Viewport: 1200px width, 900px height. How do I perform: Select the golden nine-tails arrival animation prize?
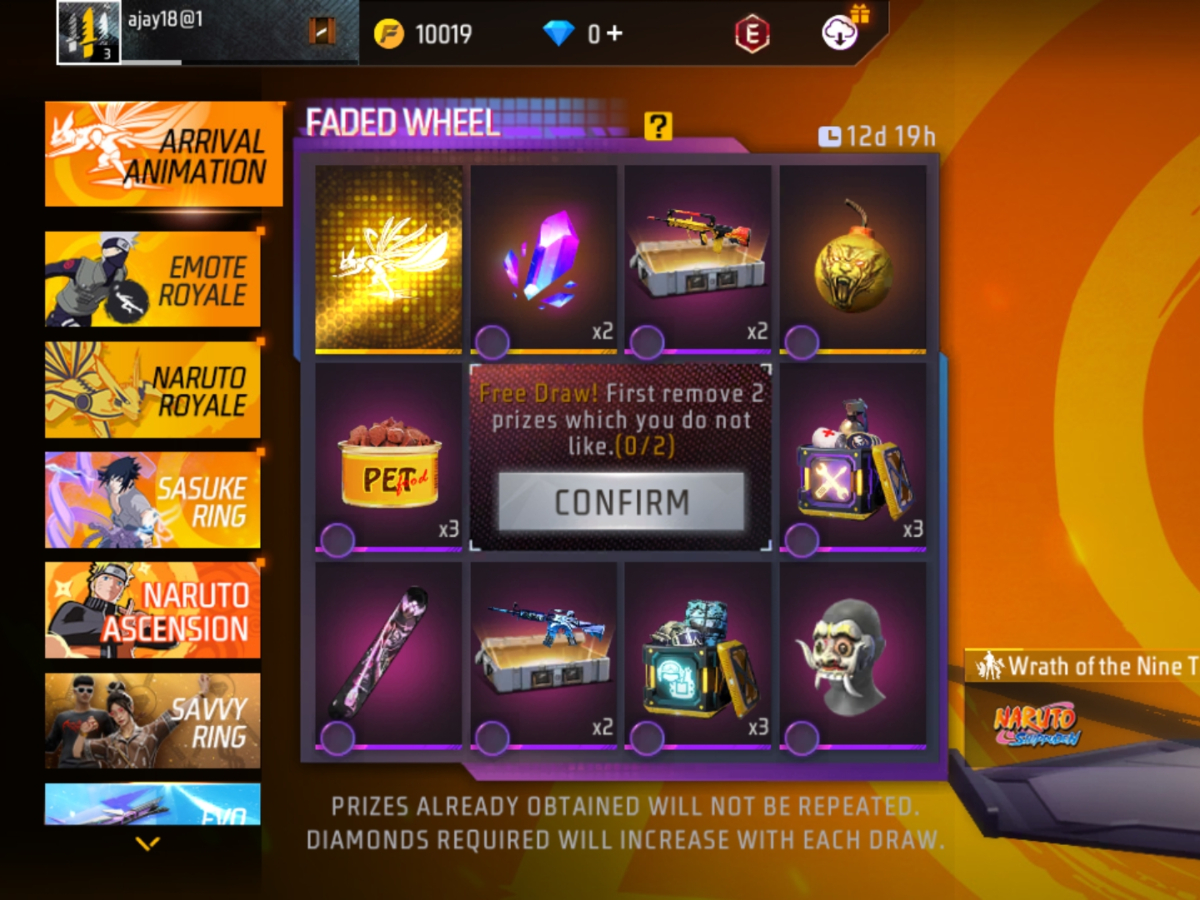[389, 259]
